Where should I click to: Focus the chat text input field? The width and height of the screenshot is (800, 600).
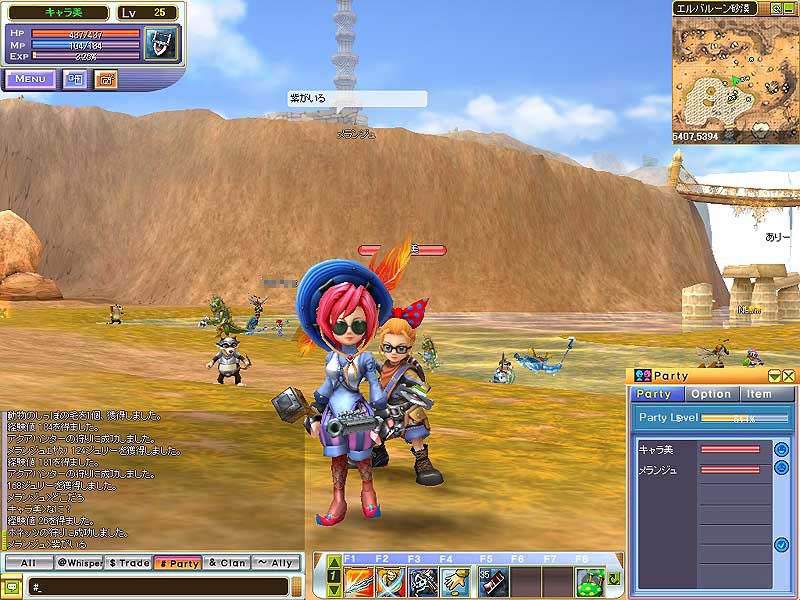tap(160, 586)
